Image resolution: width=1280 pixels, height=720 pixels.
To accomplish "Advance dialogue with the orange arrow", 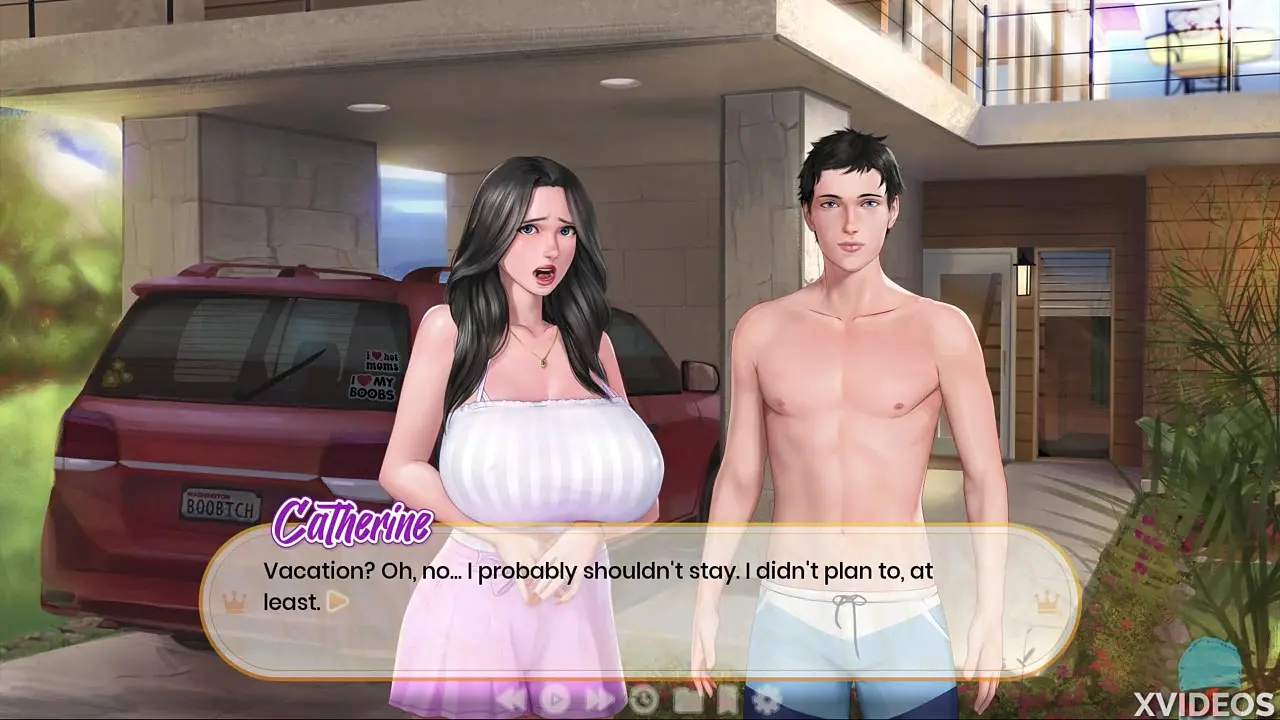I will [338, 601].
